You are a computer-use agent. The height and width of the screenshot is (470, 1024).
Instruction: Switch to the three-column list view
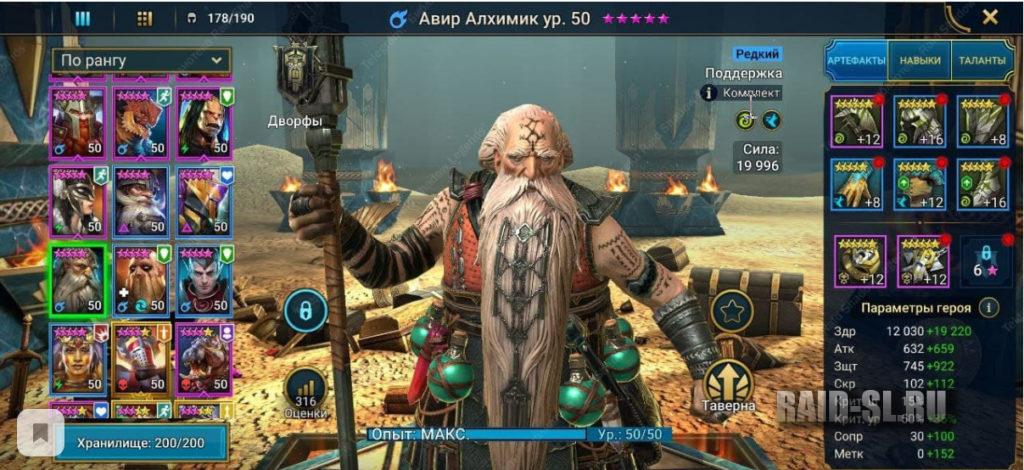[83, 18]
